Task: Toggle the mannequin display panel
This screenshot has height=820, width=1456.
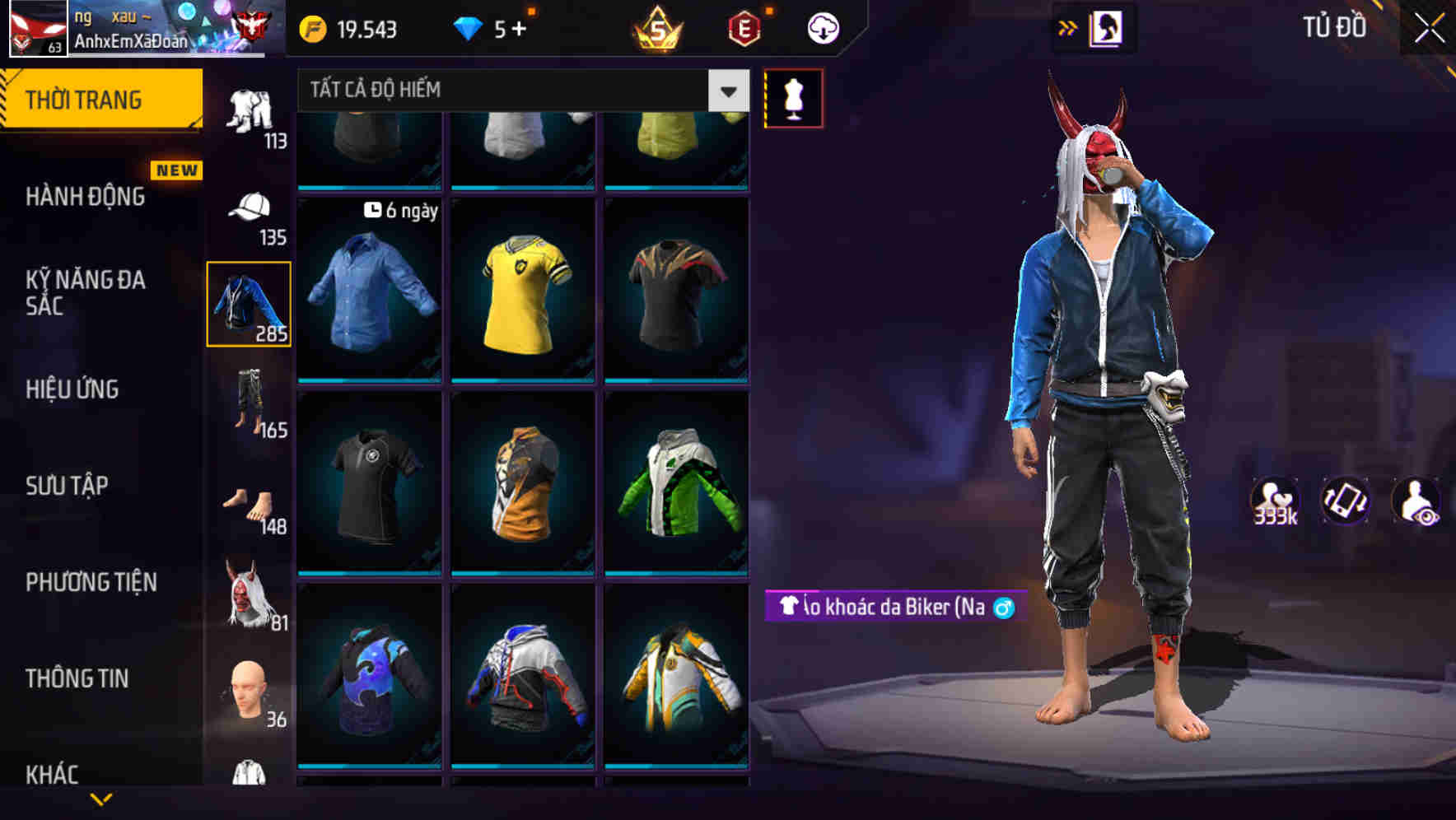Action: pyautogui.click(x=793, y=97)
